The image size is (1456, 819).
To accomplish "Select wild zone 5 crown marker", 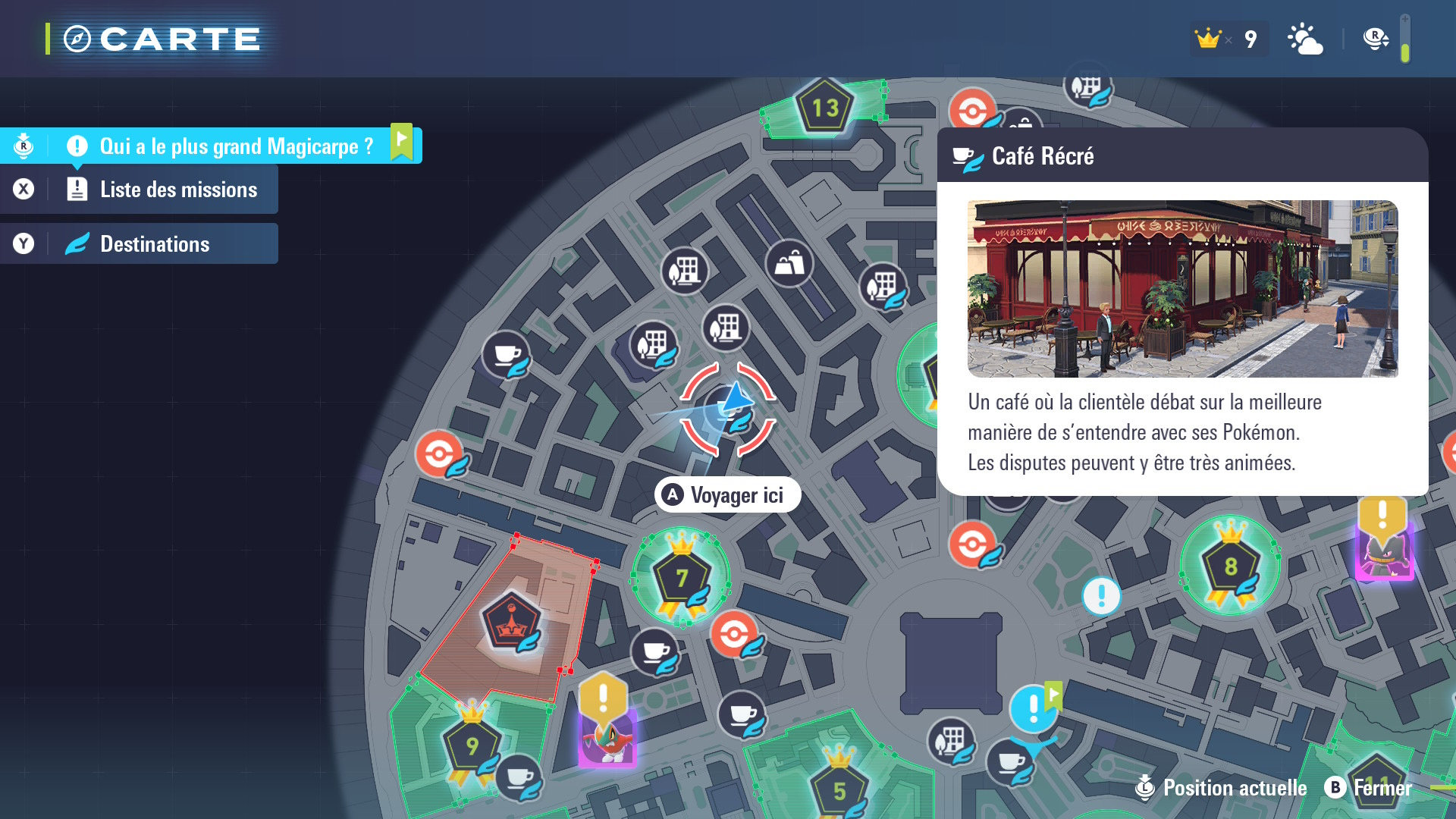I will click(x=839, y=789).
